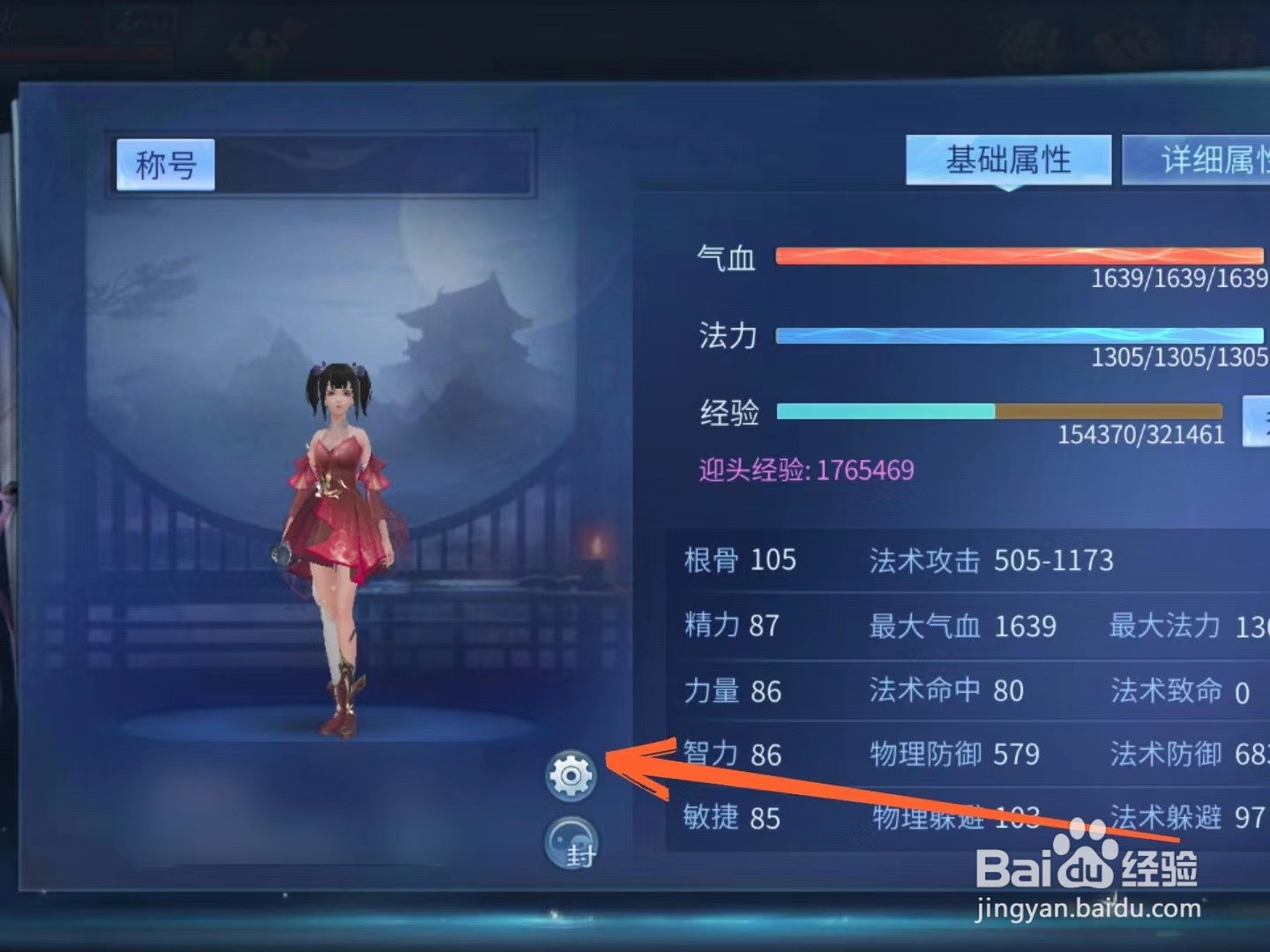Click the blue 法力 mana bar
This screenshot has width=1270, height=952.
[x=1014, y=335]
